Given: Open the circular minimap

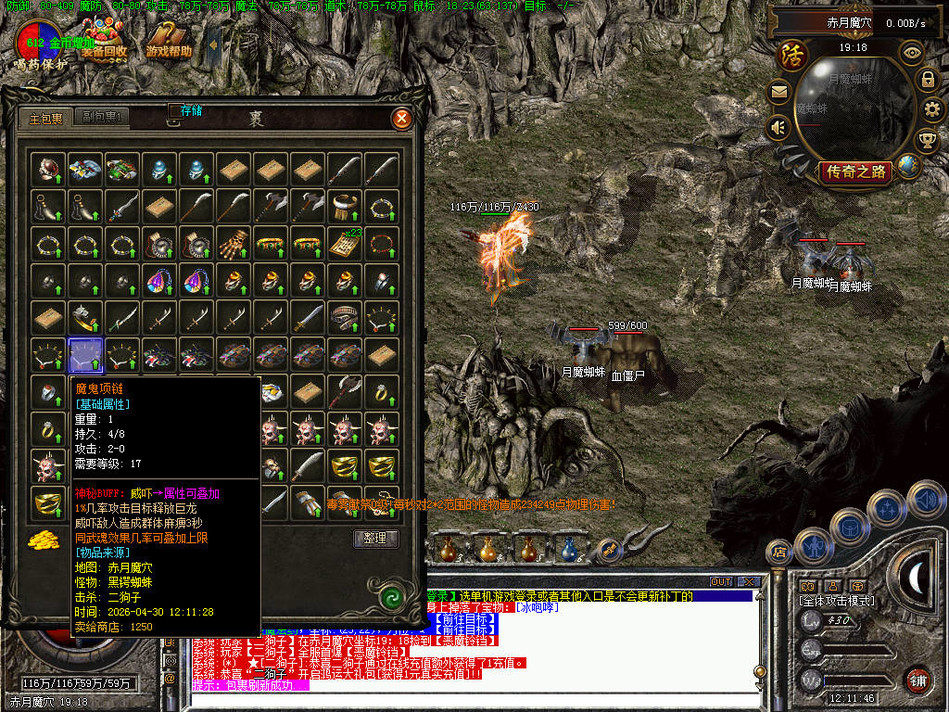Looking at the screenshot, I should pos(853,105).
